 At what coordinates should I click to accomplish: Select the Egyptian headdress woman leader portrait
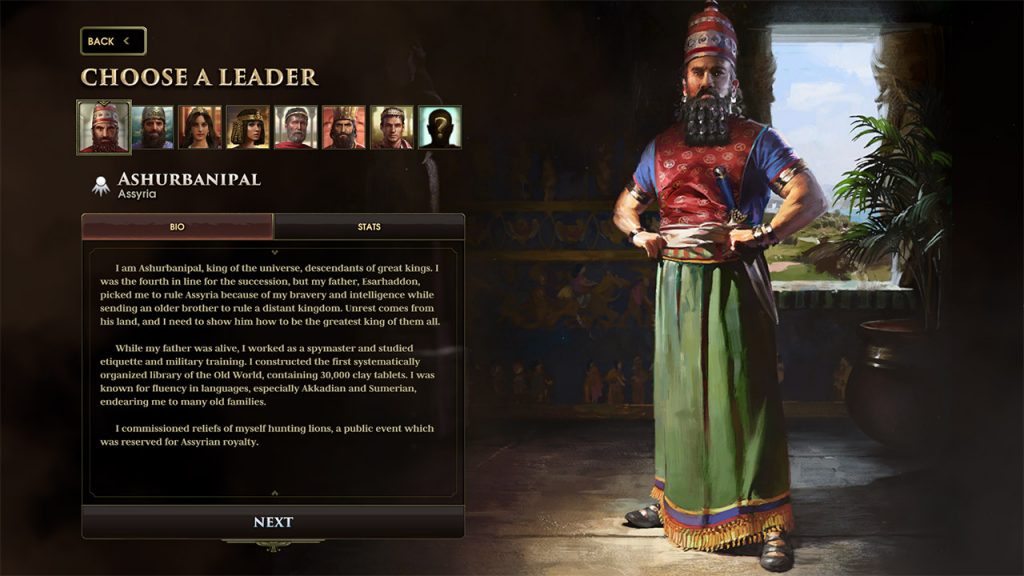click(x=248, y=127)
